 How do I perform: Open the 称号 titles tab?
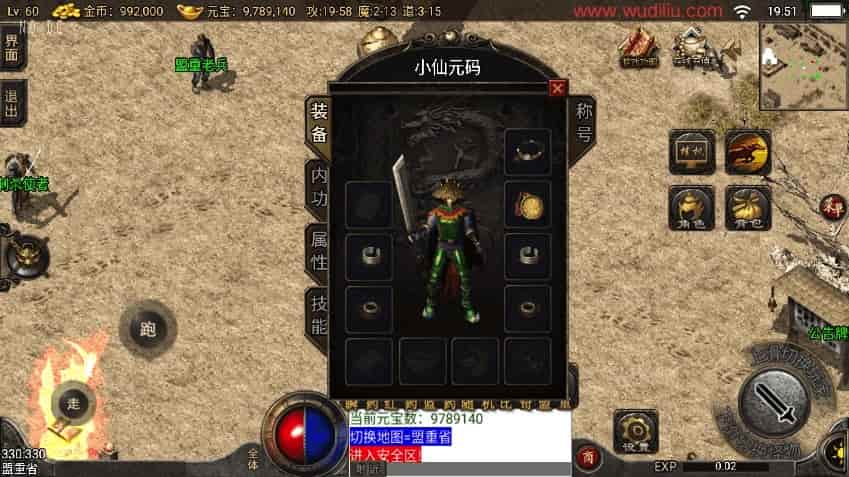click(x=584, y=120)
